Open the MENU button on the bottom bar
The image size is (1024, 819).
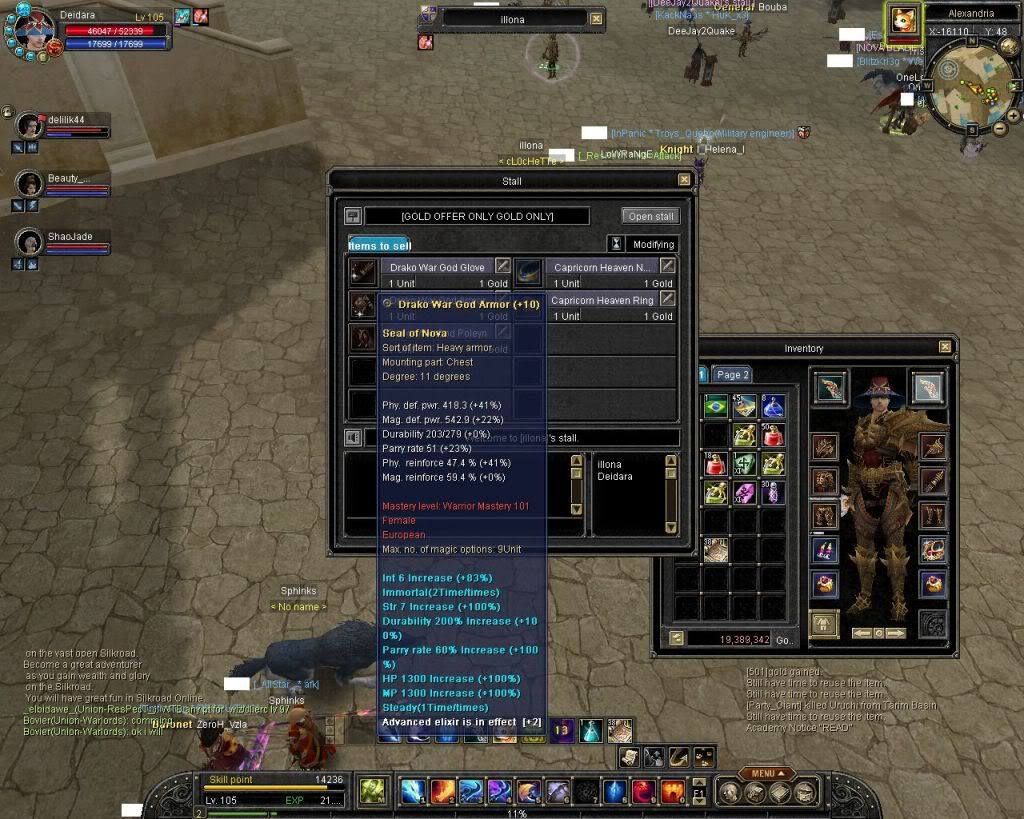[x=767, y=773]
